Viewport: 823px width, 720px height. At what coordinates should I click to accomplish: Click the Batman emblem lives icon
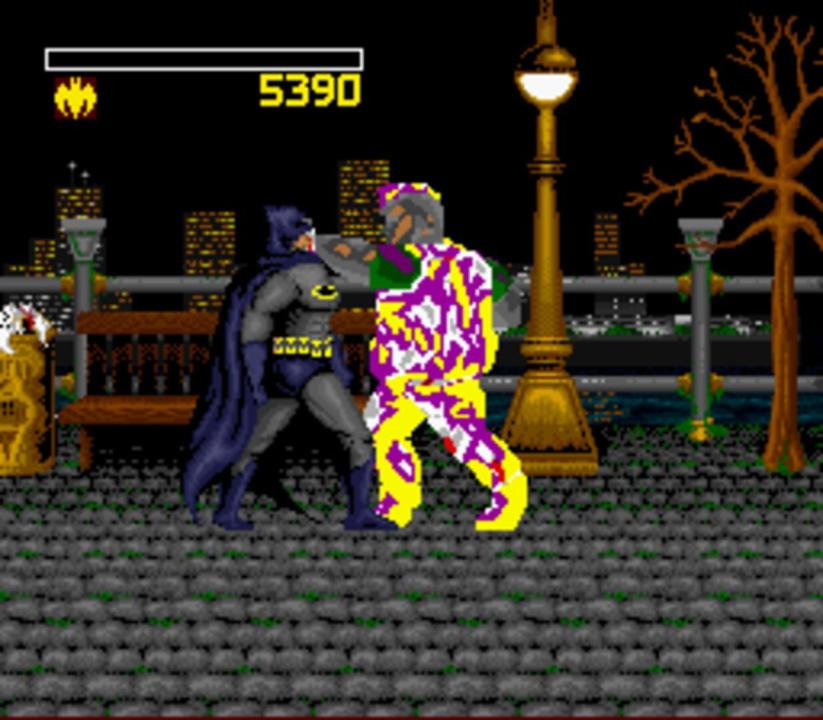(x=75, y=98)
